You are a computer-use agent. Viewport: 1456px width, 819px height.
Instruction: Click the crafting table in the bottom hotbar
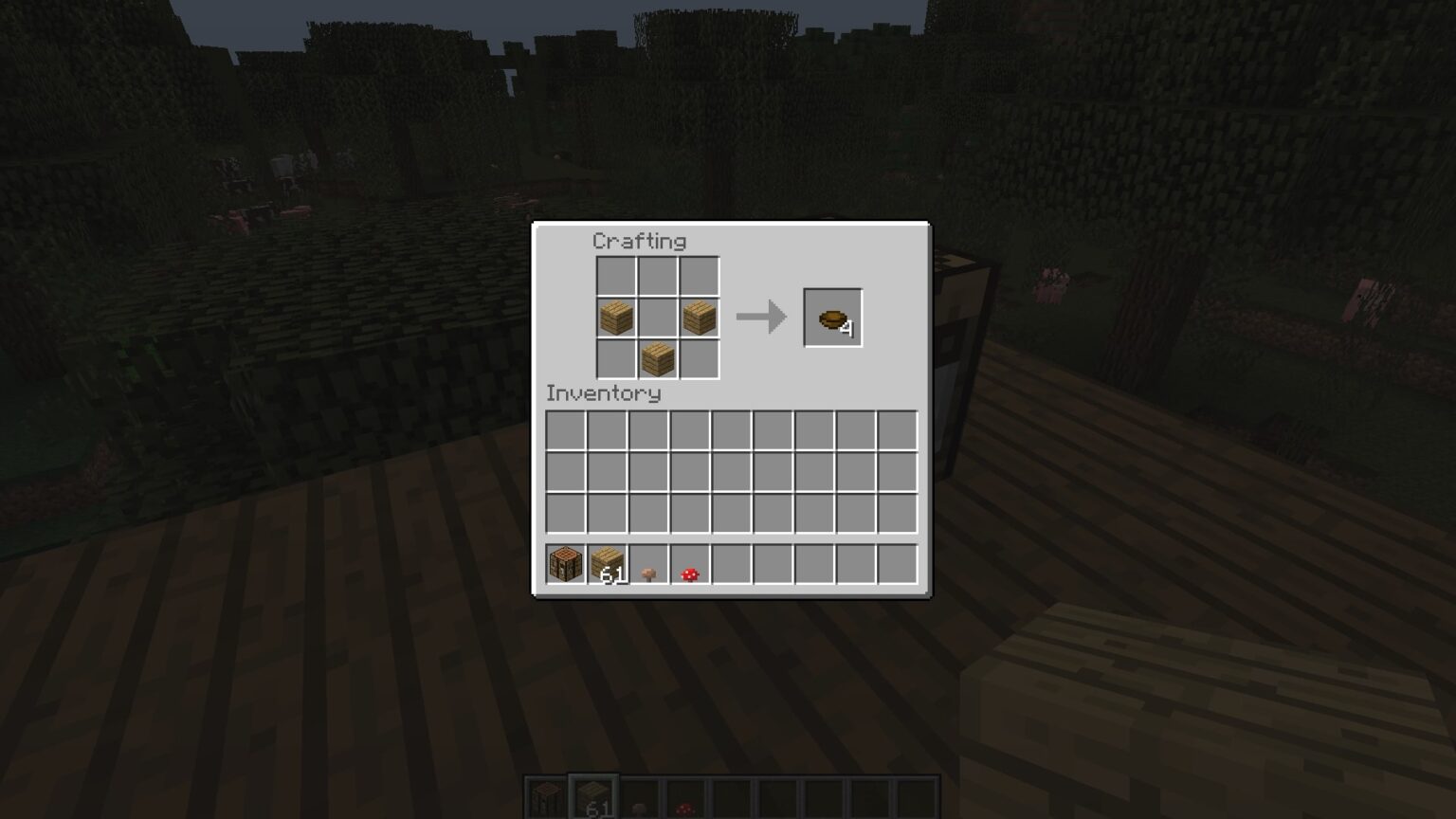tap(547, 801)
